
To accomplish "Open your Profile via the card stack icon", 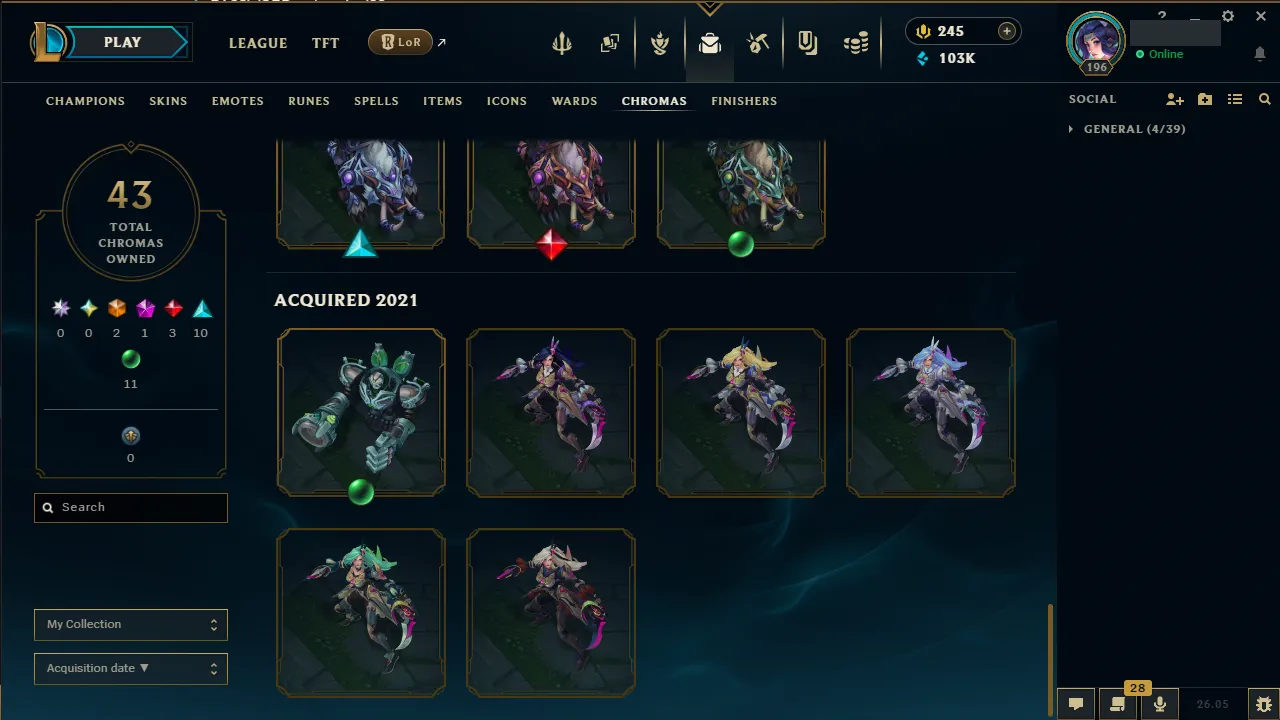I will coord(610,42).
